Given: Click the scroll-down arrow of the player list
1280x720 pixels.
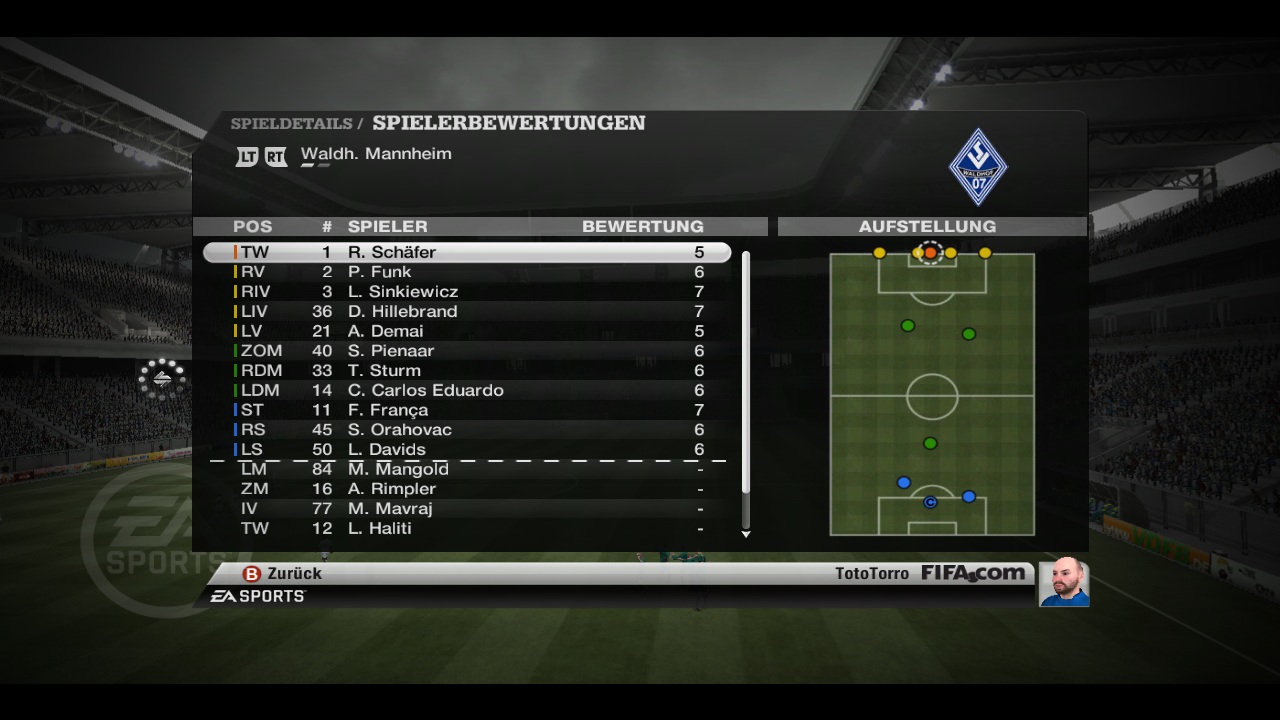Looking at the screenshot, I should pos(746,534).
